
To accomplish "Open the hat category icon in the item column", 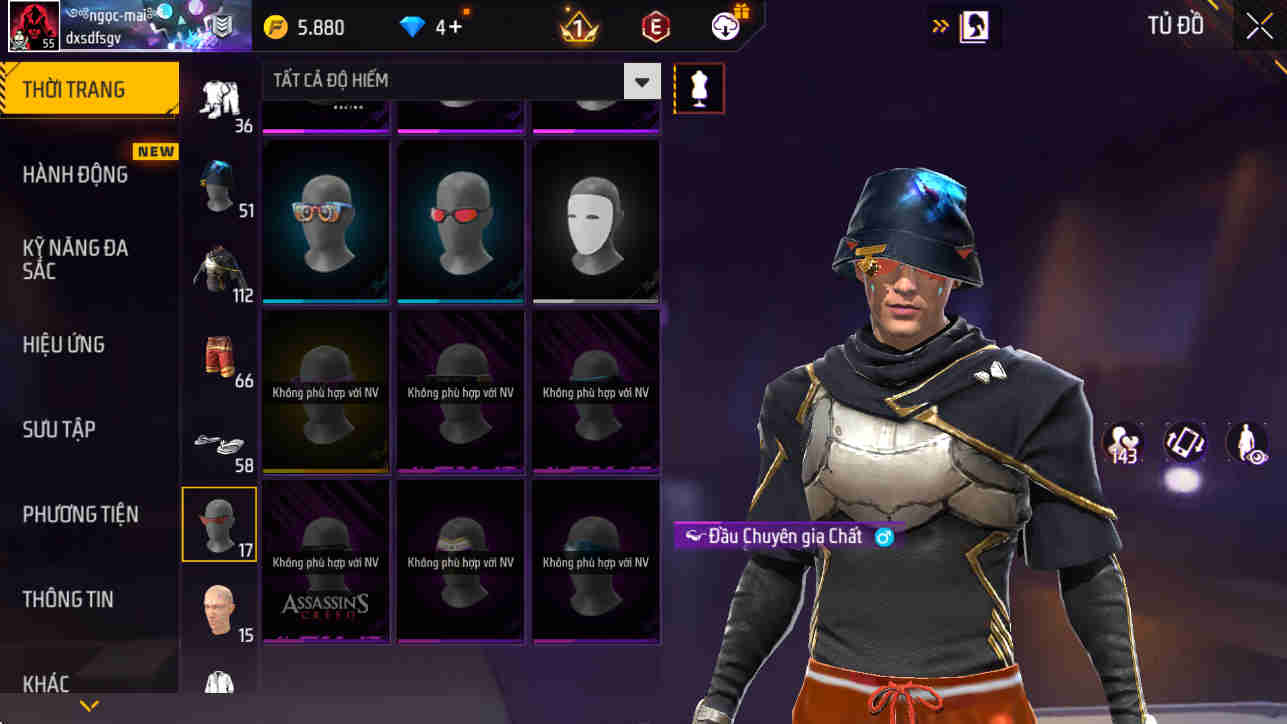I will click(219, 185).
